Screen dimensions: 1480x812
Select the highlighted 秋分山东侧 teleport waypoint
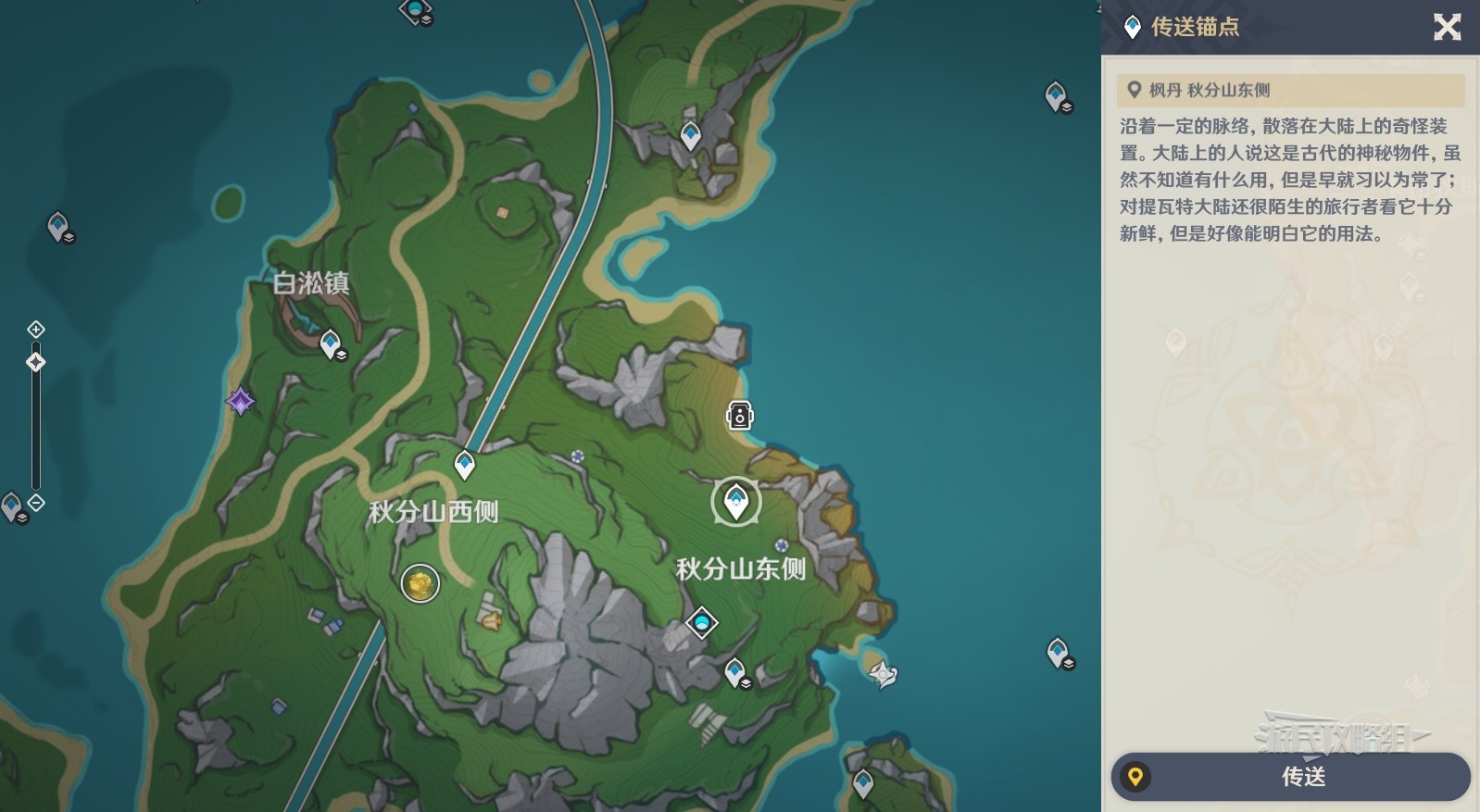[x=736, y=502]
